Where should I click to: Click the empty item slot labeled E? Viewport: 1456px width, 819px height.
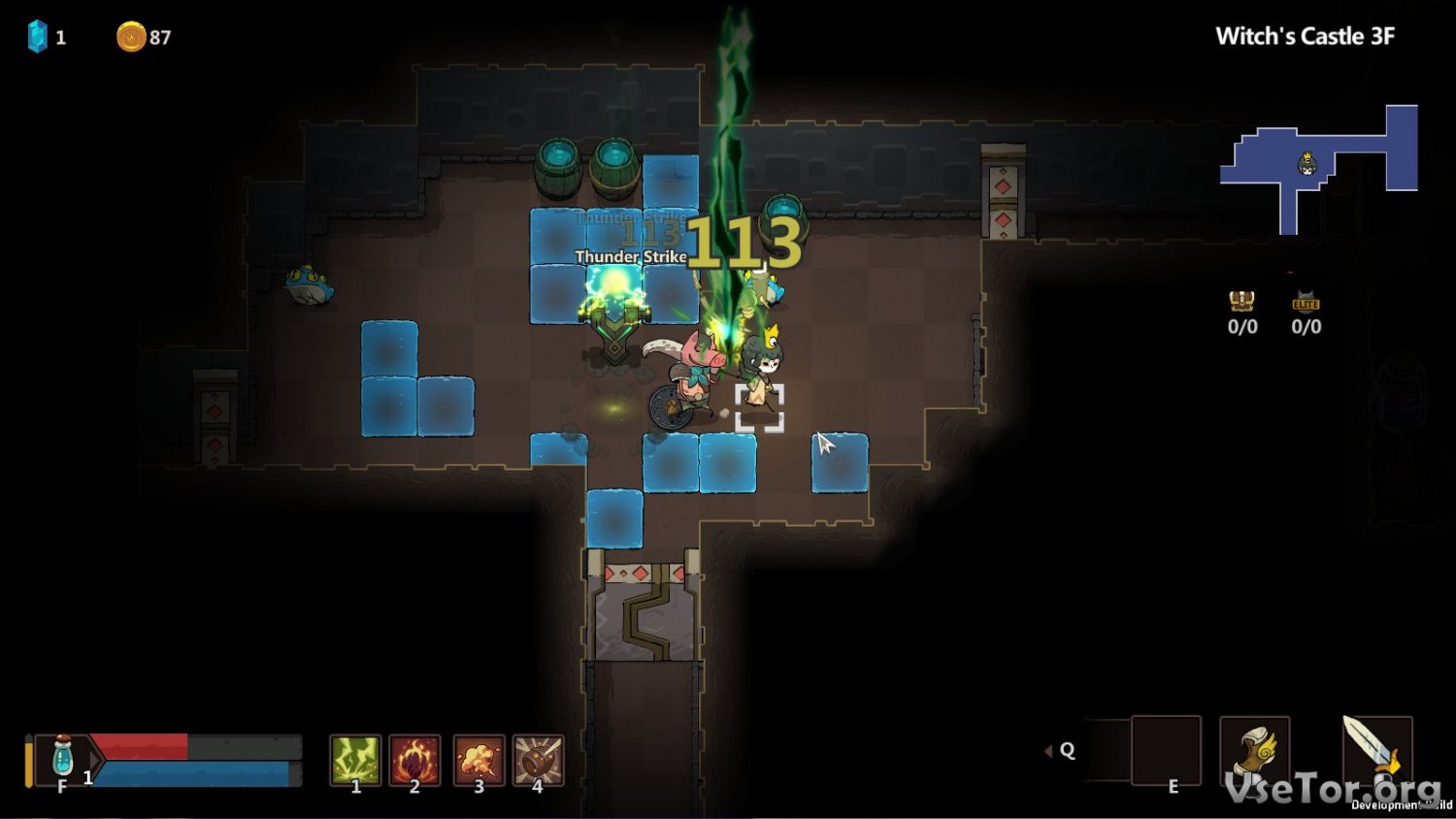pos(1166,750)
